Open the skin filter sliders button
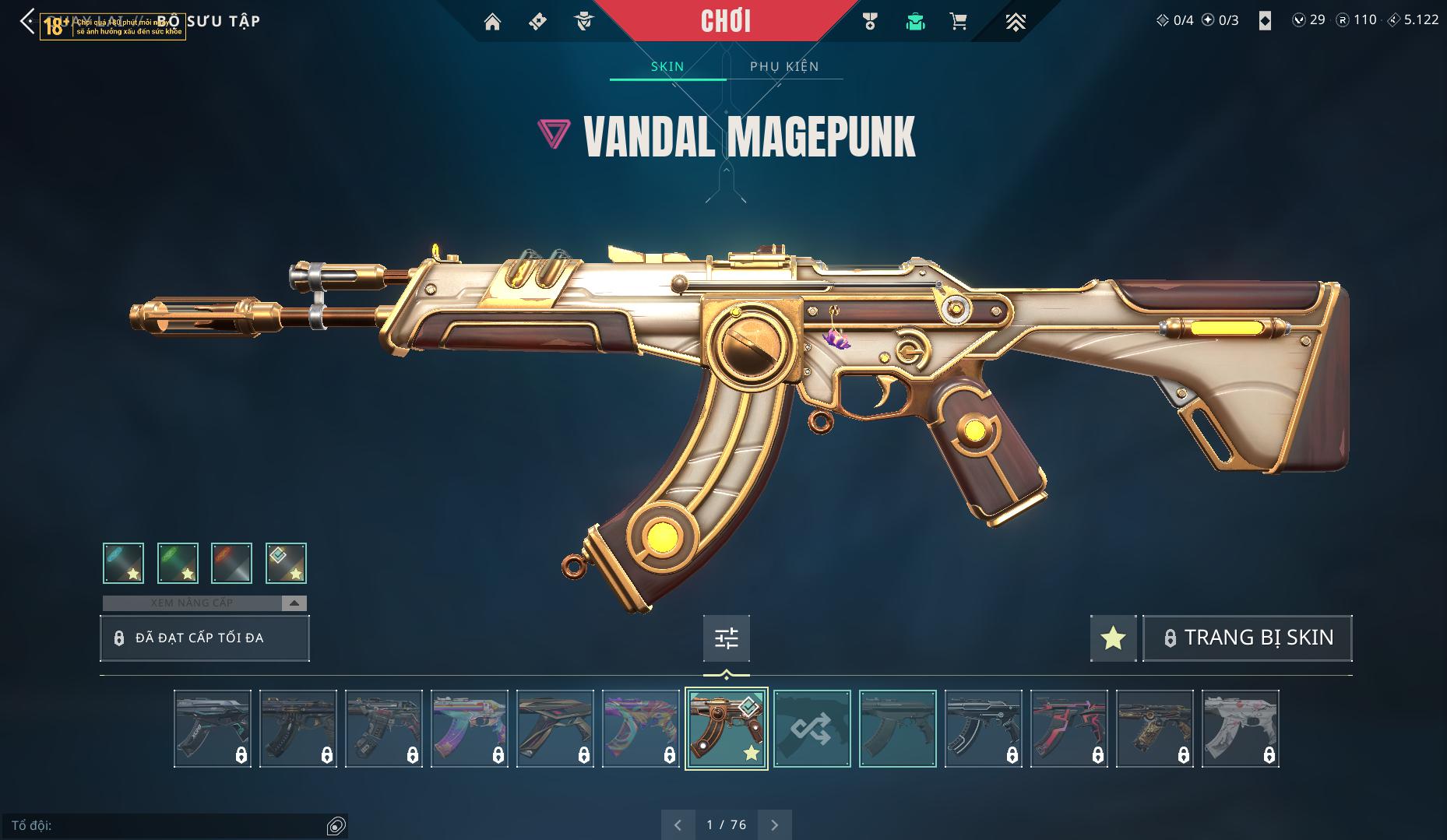The image size is (1447, 840). [726, 638]
